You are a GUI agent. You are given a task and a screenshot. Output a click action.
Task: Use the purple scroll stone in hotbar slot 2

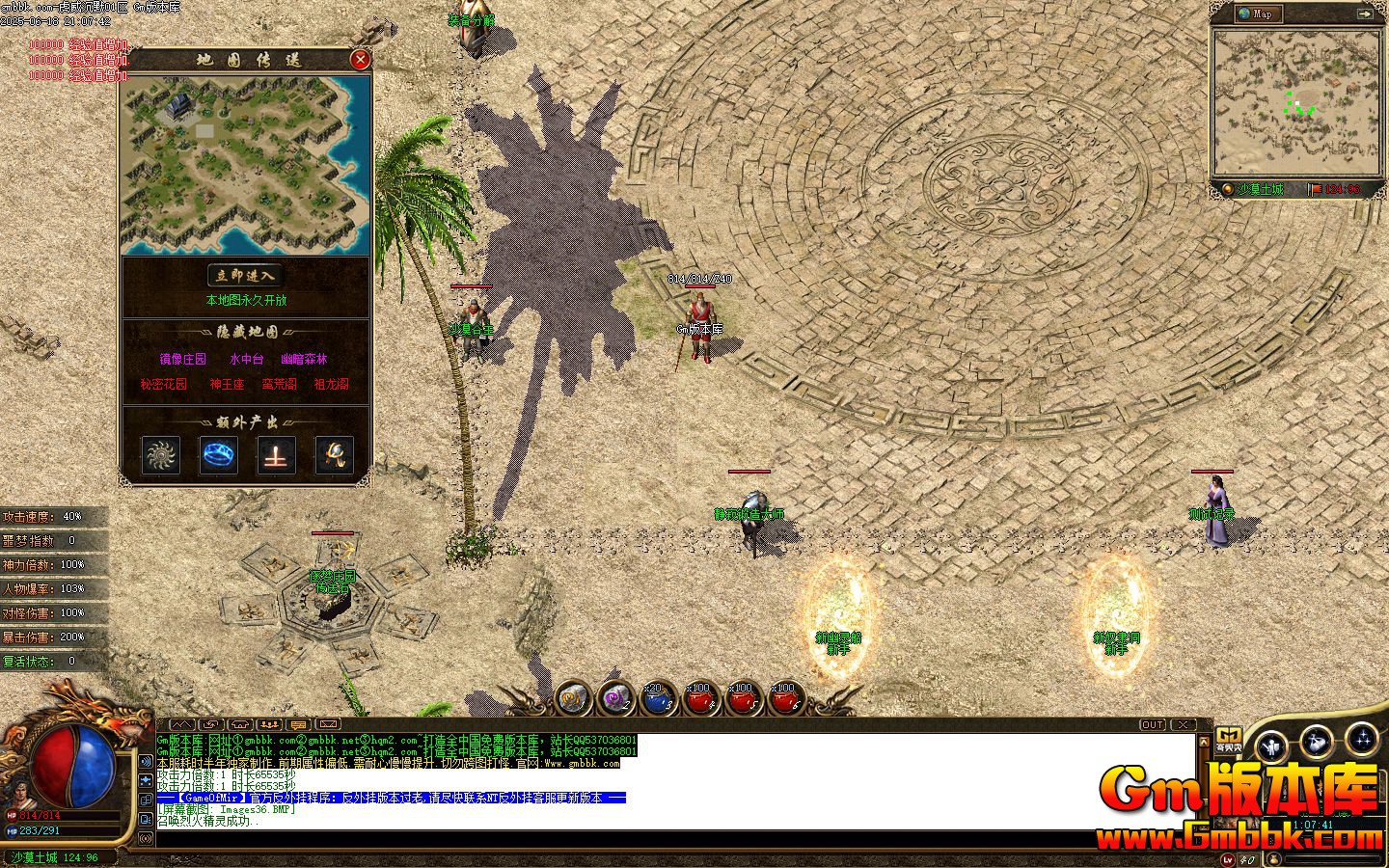click(x=615, y=696)
